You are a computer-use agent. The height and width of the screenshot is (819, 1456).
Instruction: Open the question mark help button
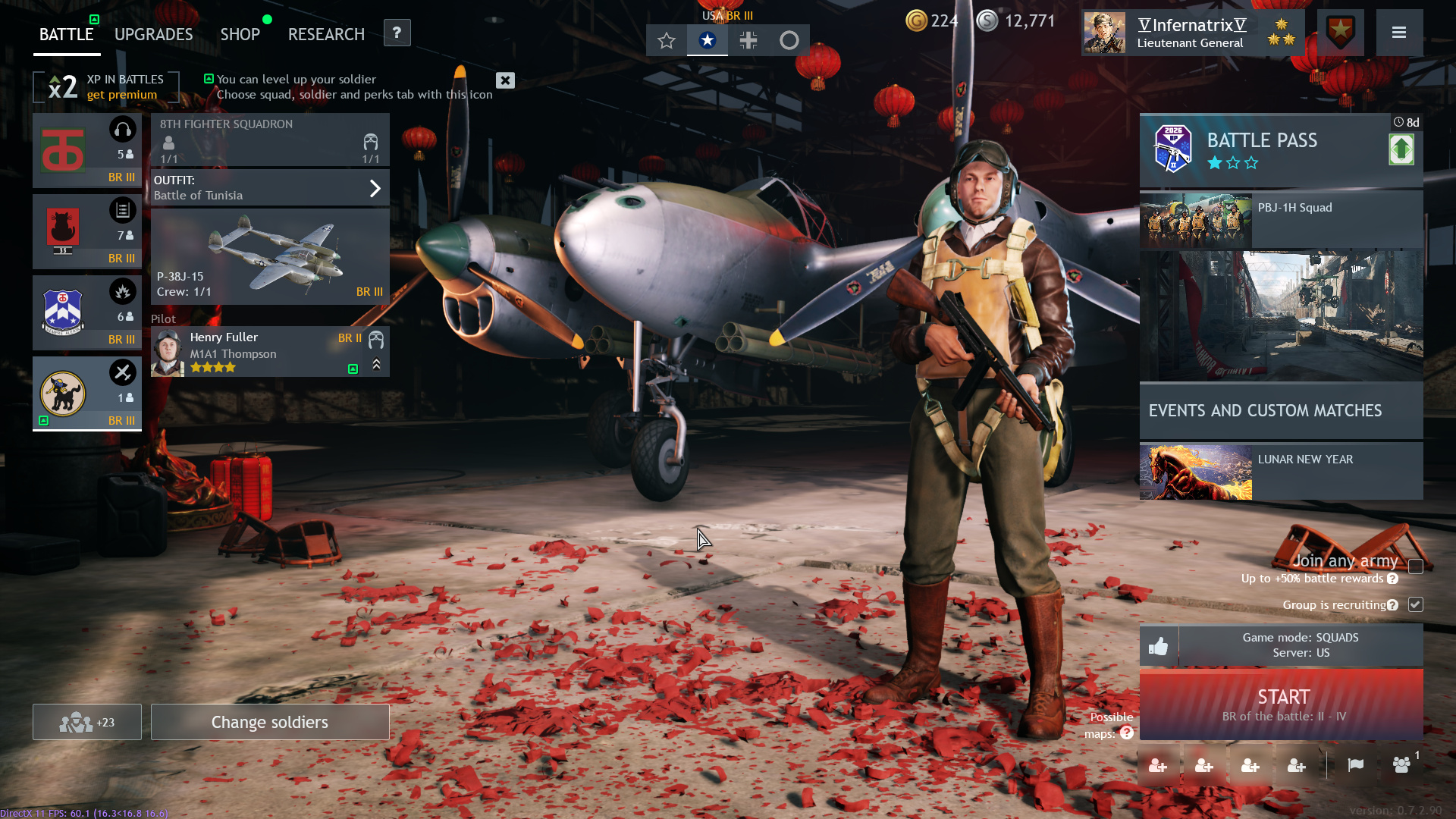(x=397, y=33)
